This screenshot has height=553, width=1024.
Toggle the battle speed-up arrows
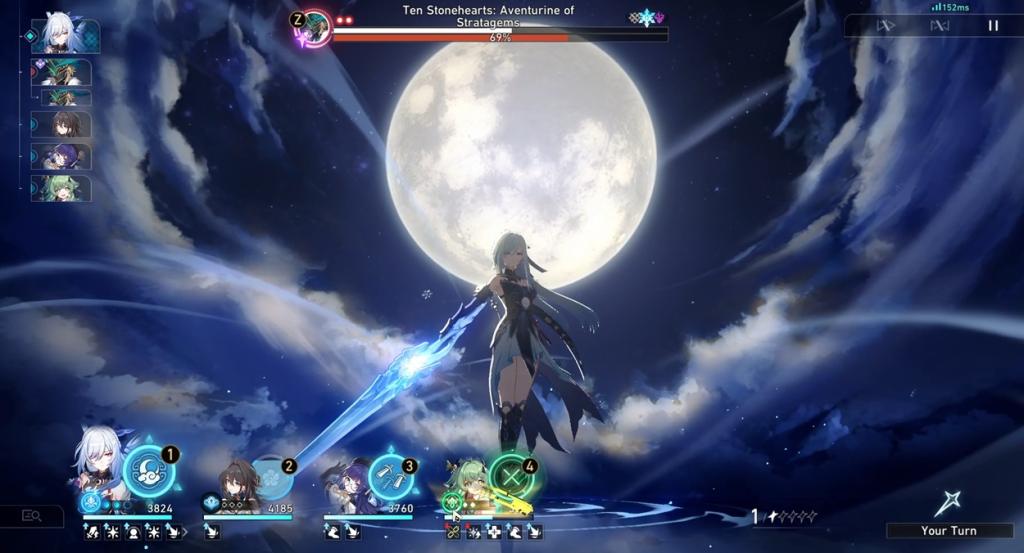[886, 26]
